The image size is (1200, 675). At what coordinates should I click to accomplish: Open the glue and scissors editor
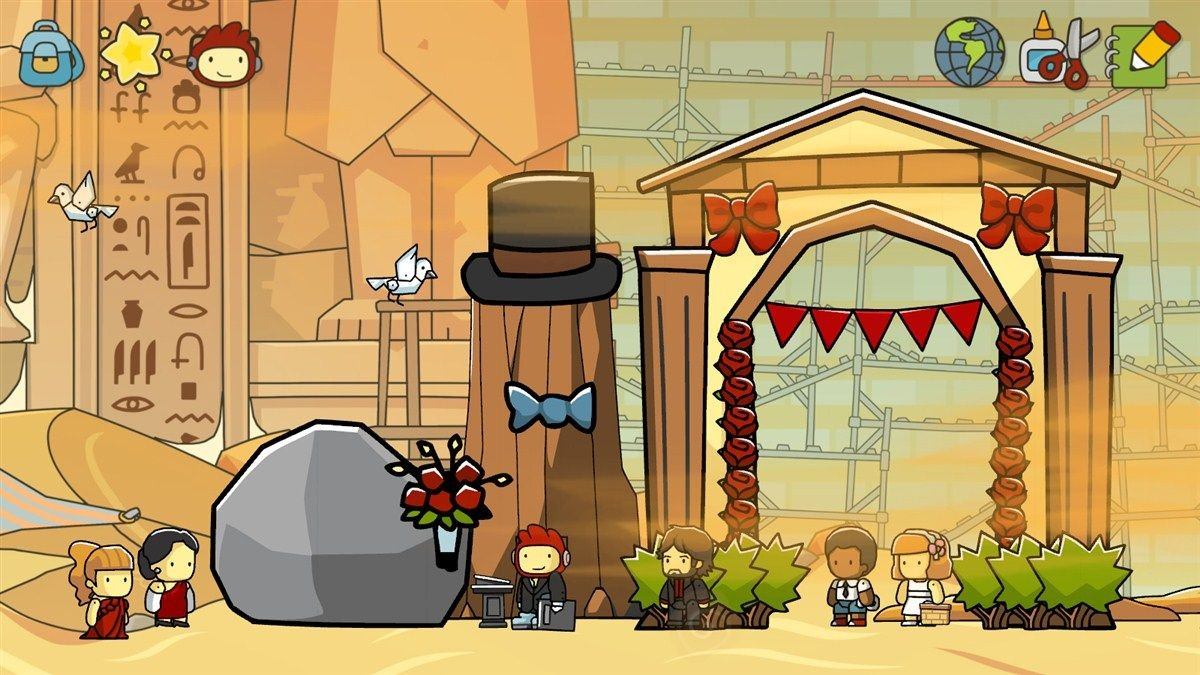(x=1056, y=52)
